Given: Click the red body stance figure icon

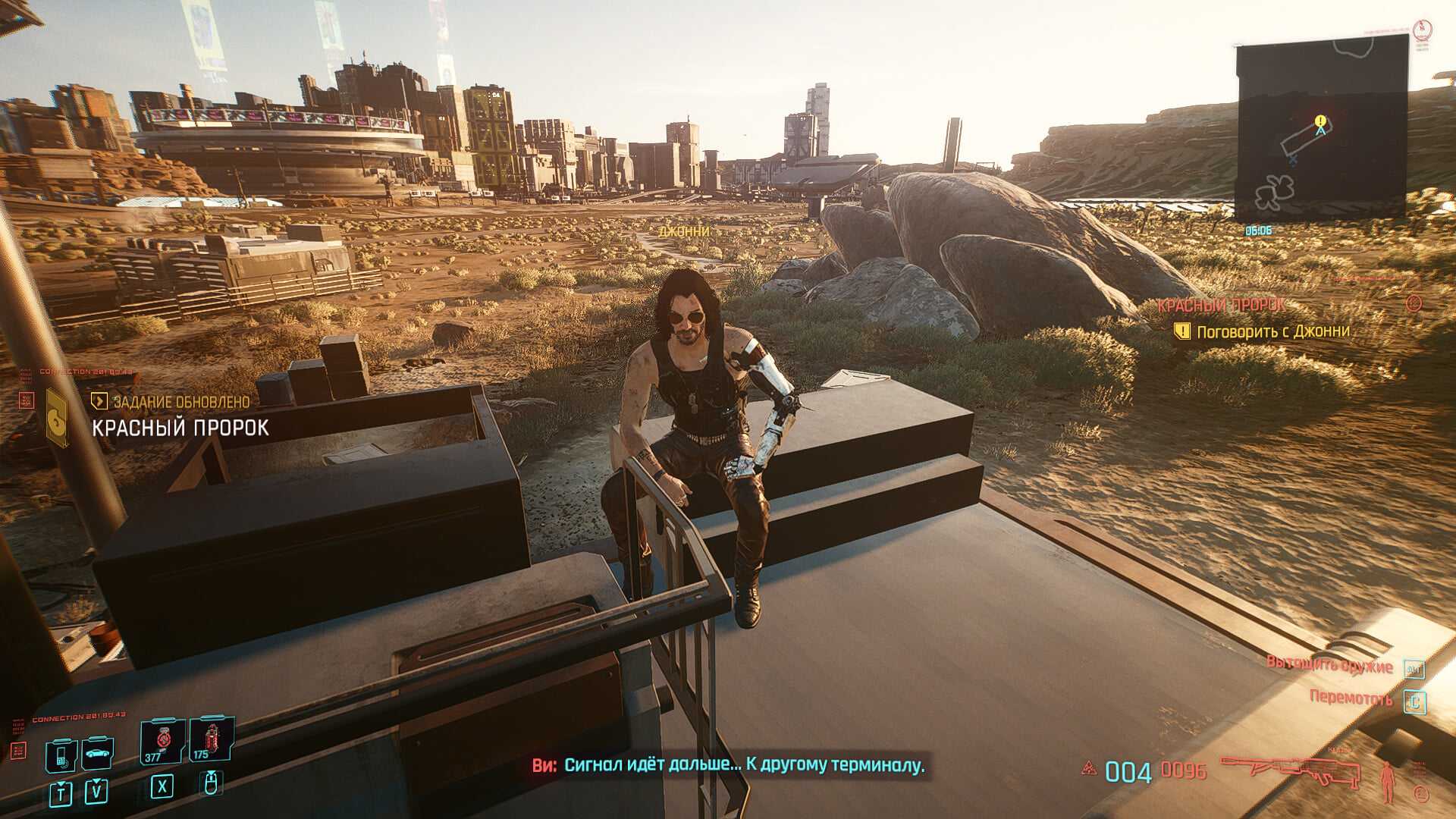Looking at the screenshot, I should [1389, 781].
